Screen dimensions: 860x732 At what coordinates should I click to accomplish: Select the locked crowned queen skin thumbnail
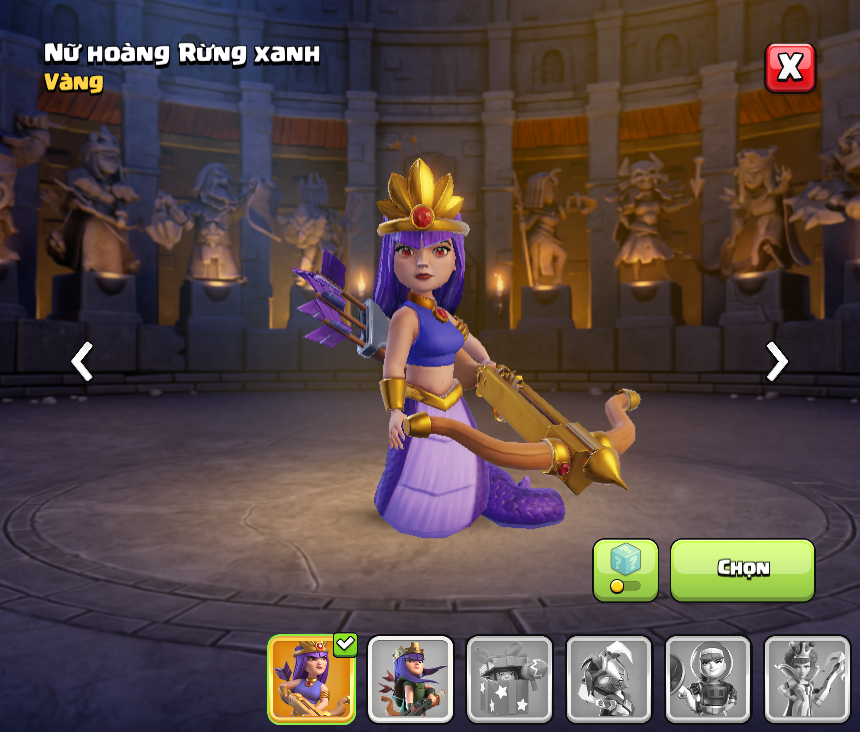(806, 679)
